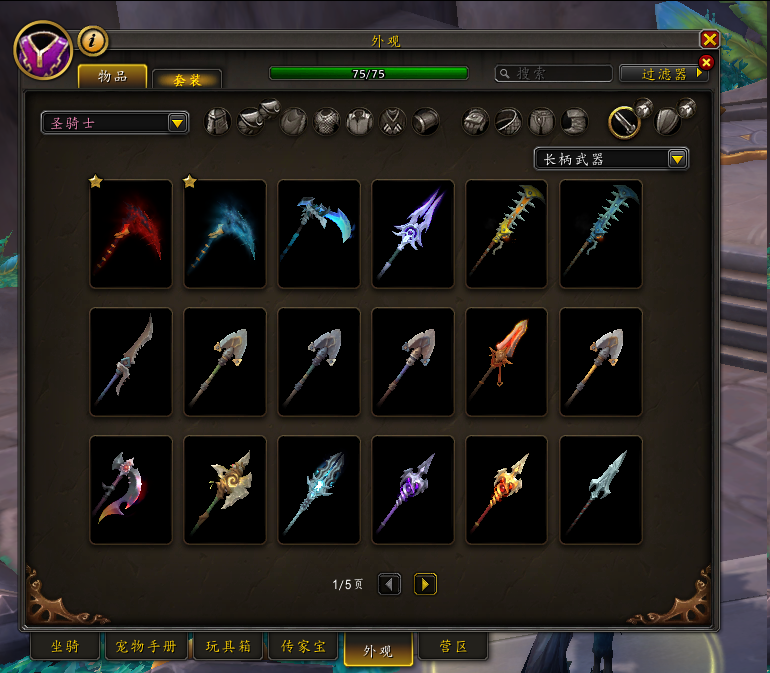
Task: Open the 圣骑士 class dropdown
Action: point(115,123)
